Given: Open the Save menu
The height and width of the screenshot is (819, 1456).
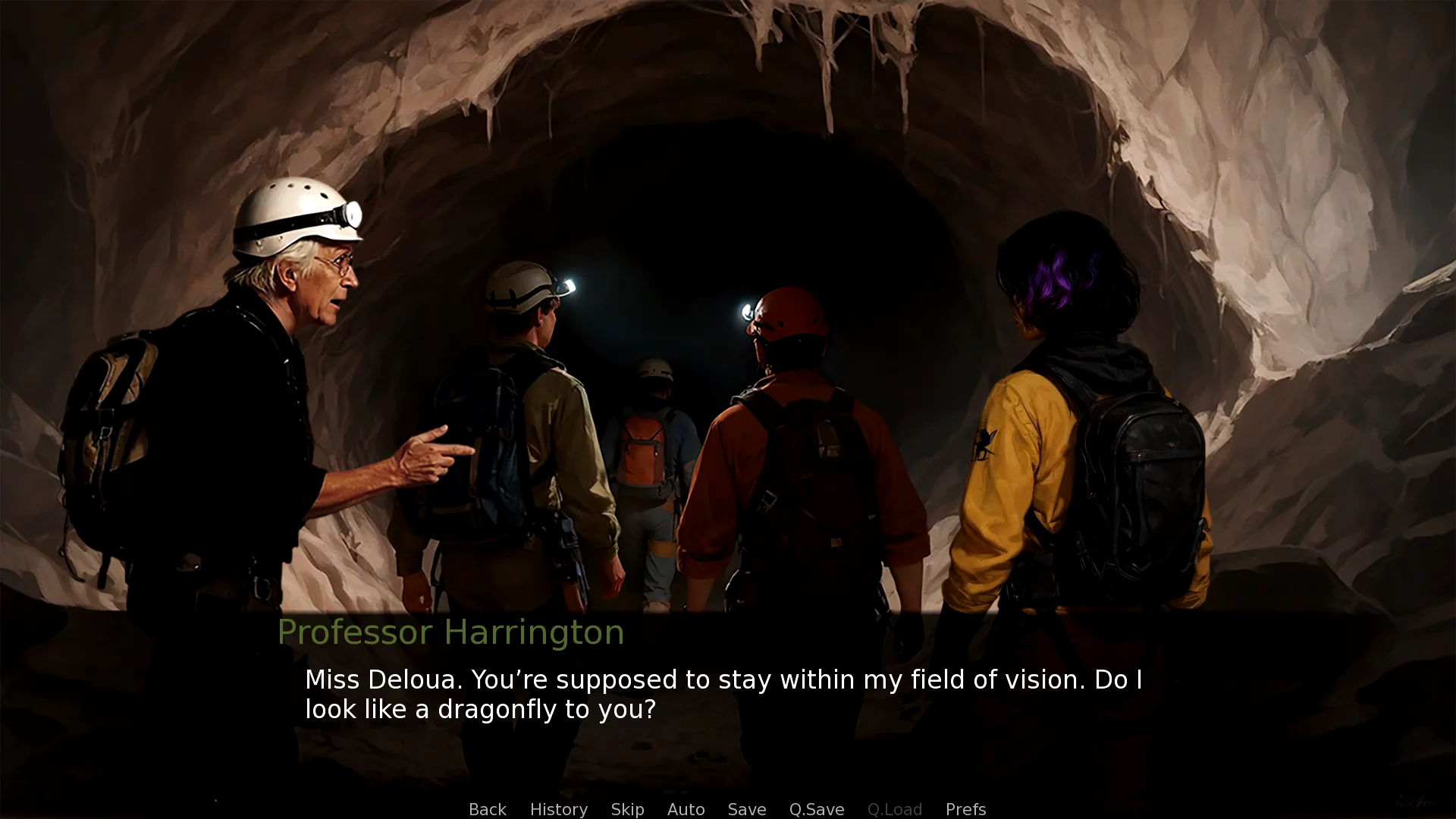Looking at the screenshot, I should [x=746, y=809].
